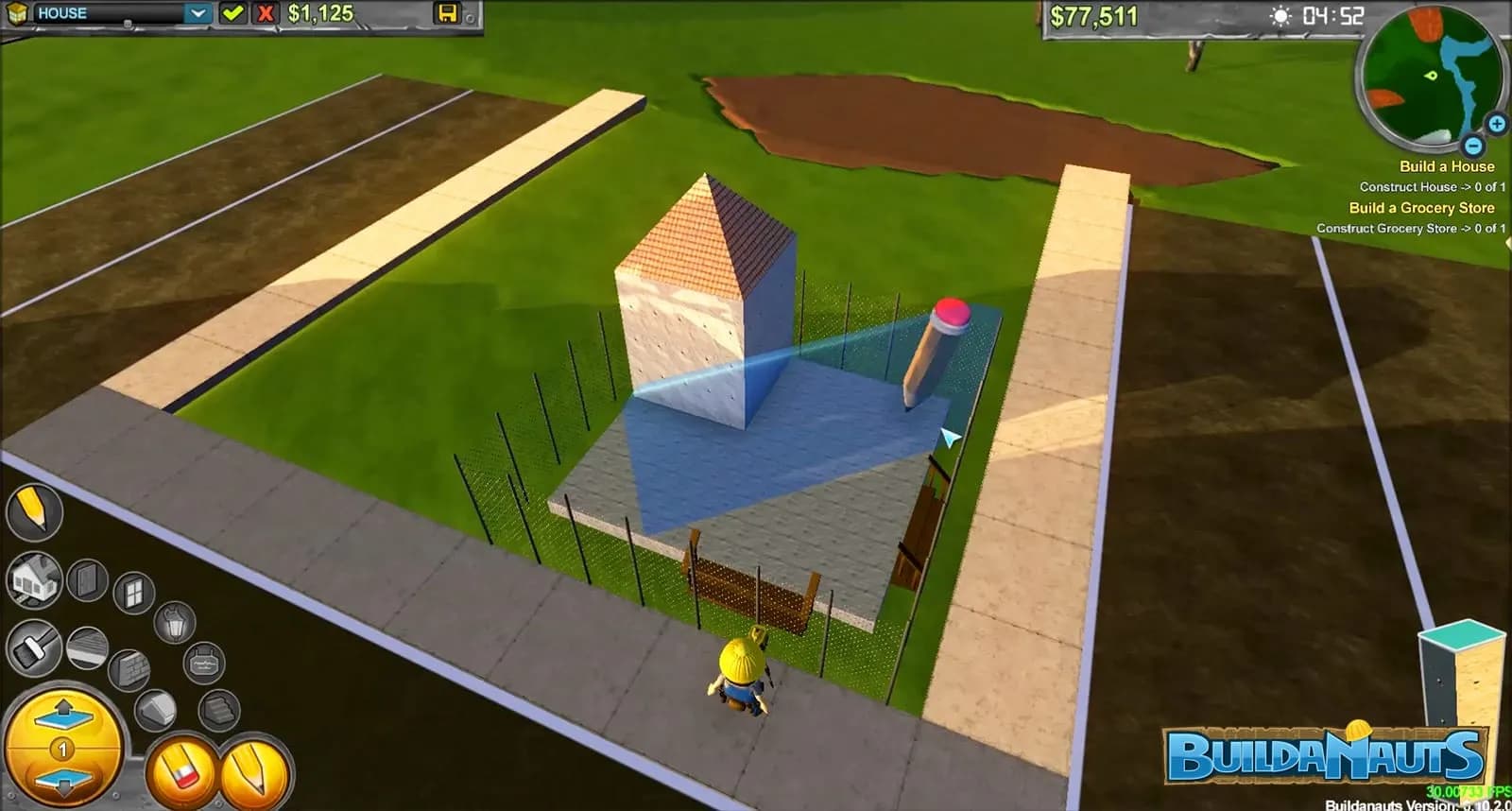Viewport: 1512px width, 811px height.
Task: Zoom in on the minimap
Action: pos(1495,124)
